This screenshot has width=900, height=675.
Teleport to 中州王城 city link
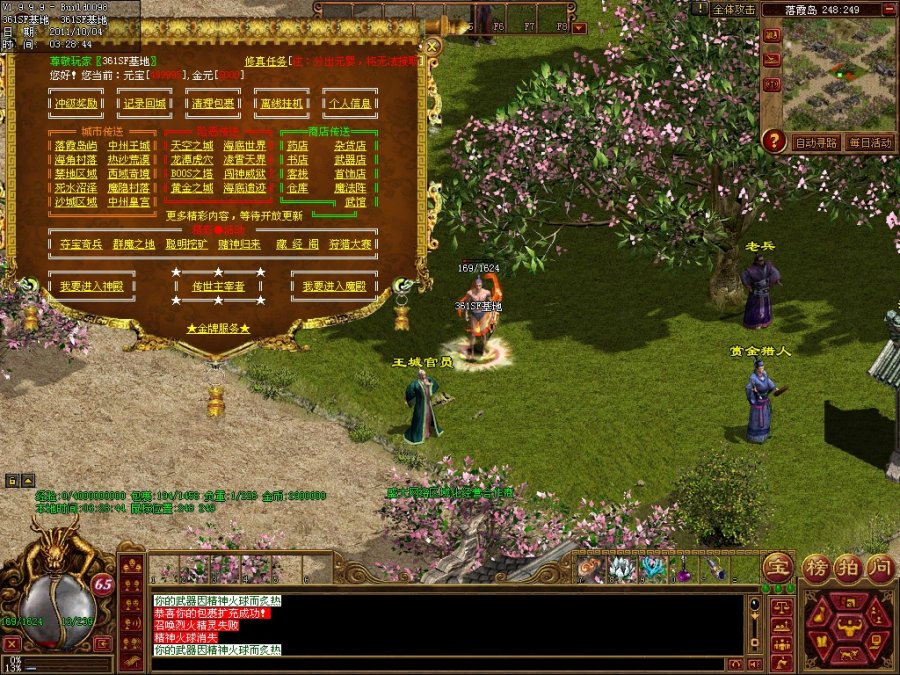tap(130, 146)
